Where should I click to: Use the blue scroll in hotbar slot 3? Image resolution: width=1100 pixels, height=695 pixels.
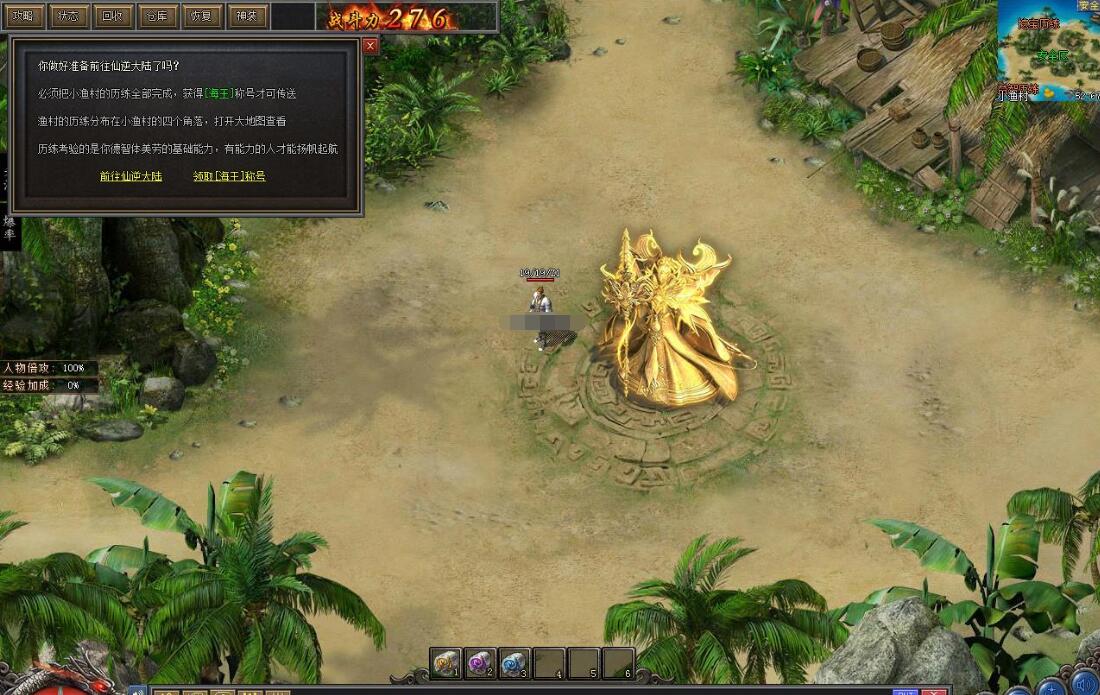pos(515,662)
